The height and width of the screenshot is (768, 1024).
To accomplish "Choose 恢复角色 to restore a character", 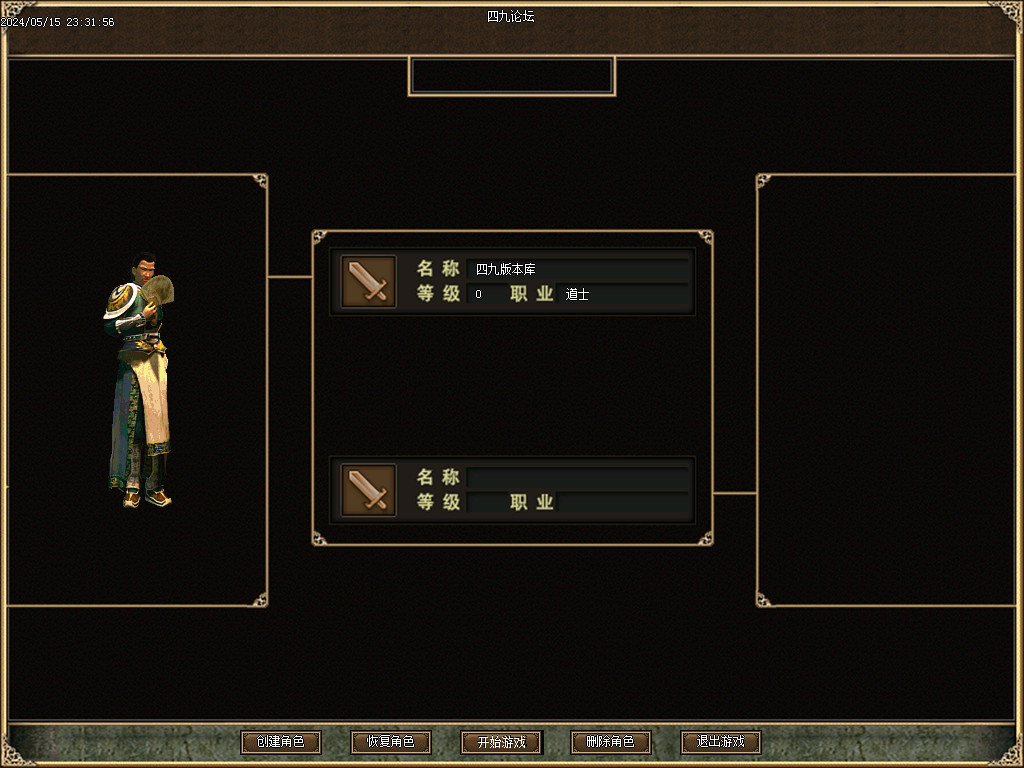I will point(390,742).
